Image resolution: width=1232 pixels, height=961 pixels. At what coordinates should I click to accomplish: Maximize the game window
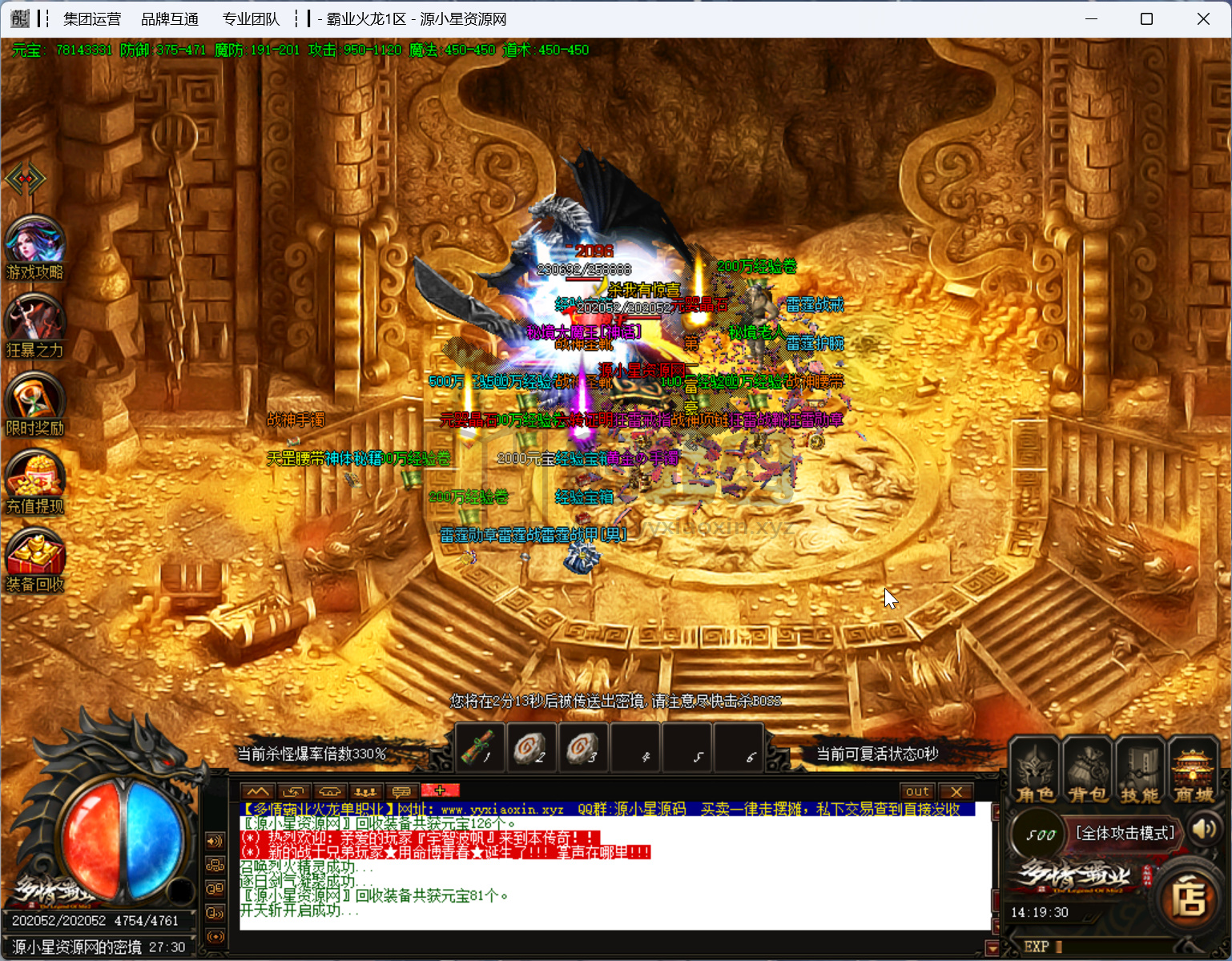(1146, 18)
